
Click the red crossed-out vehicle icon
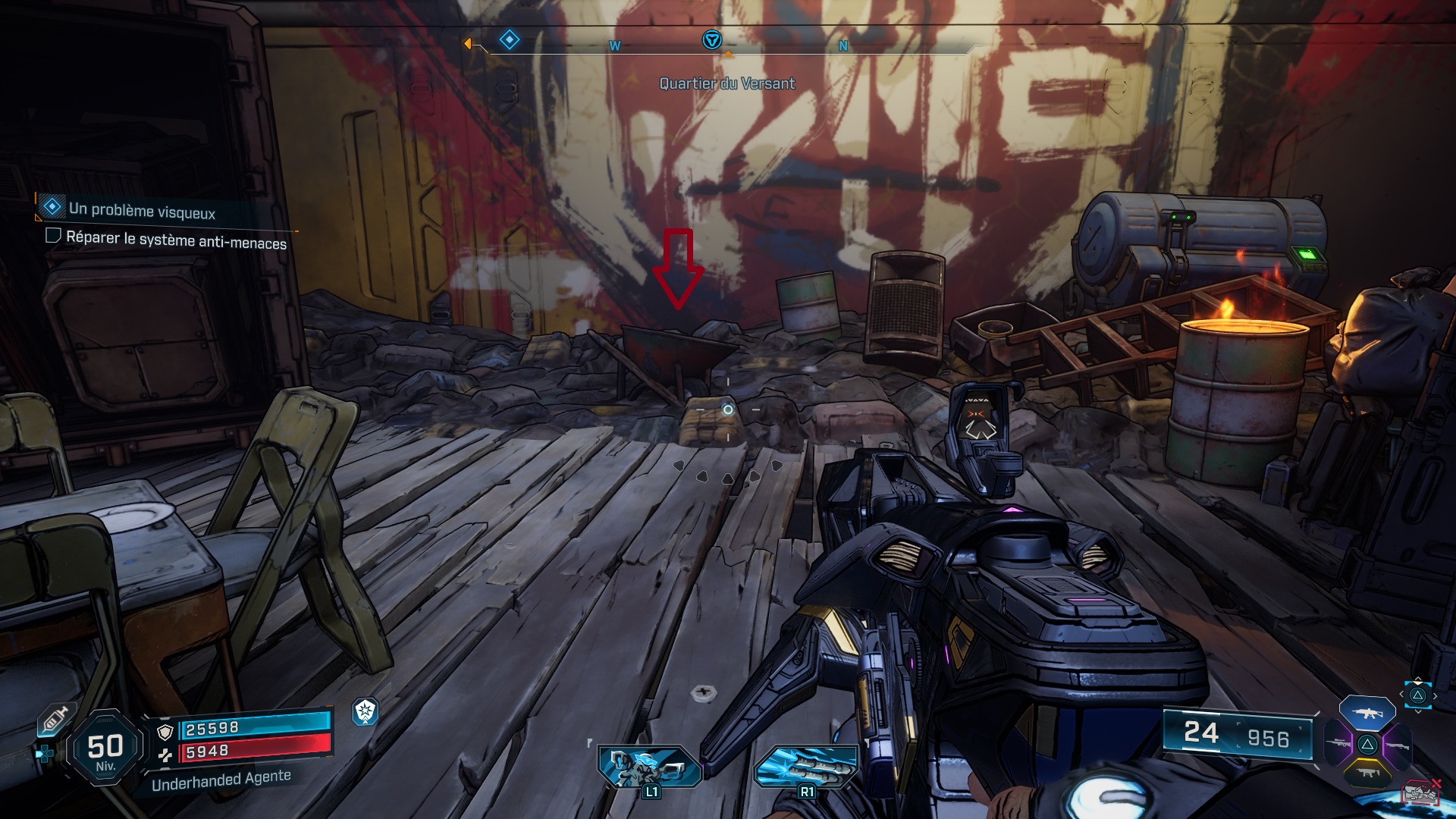tap(1421, 793)
